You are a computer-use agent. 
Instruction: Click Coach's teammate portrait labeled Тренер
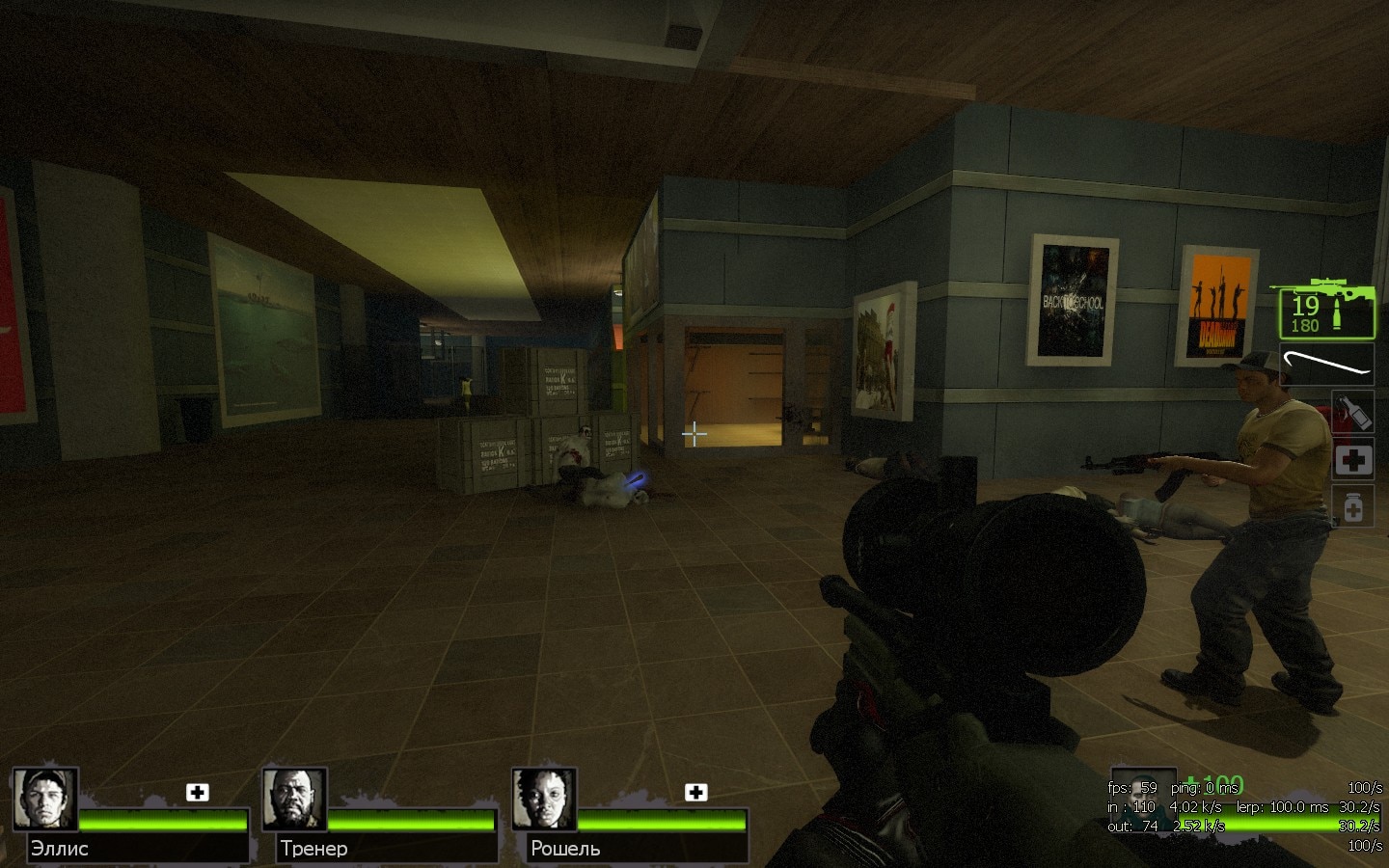(x=294, y=799)
